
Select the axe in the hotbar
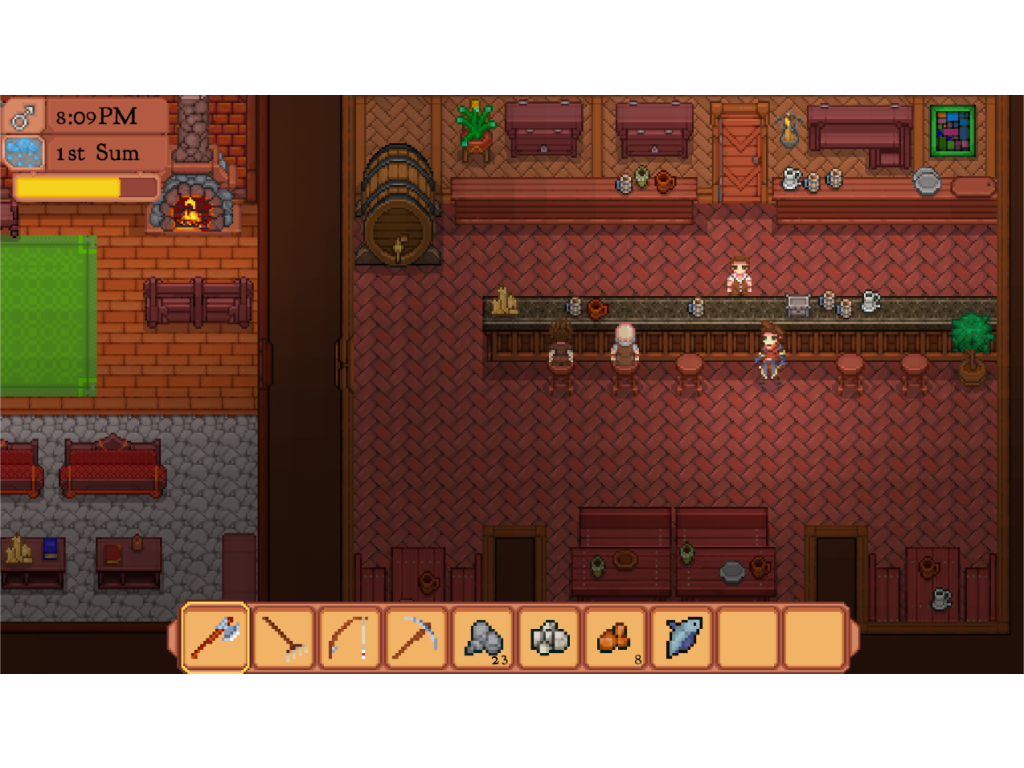[x=215, y=637]
